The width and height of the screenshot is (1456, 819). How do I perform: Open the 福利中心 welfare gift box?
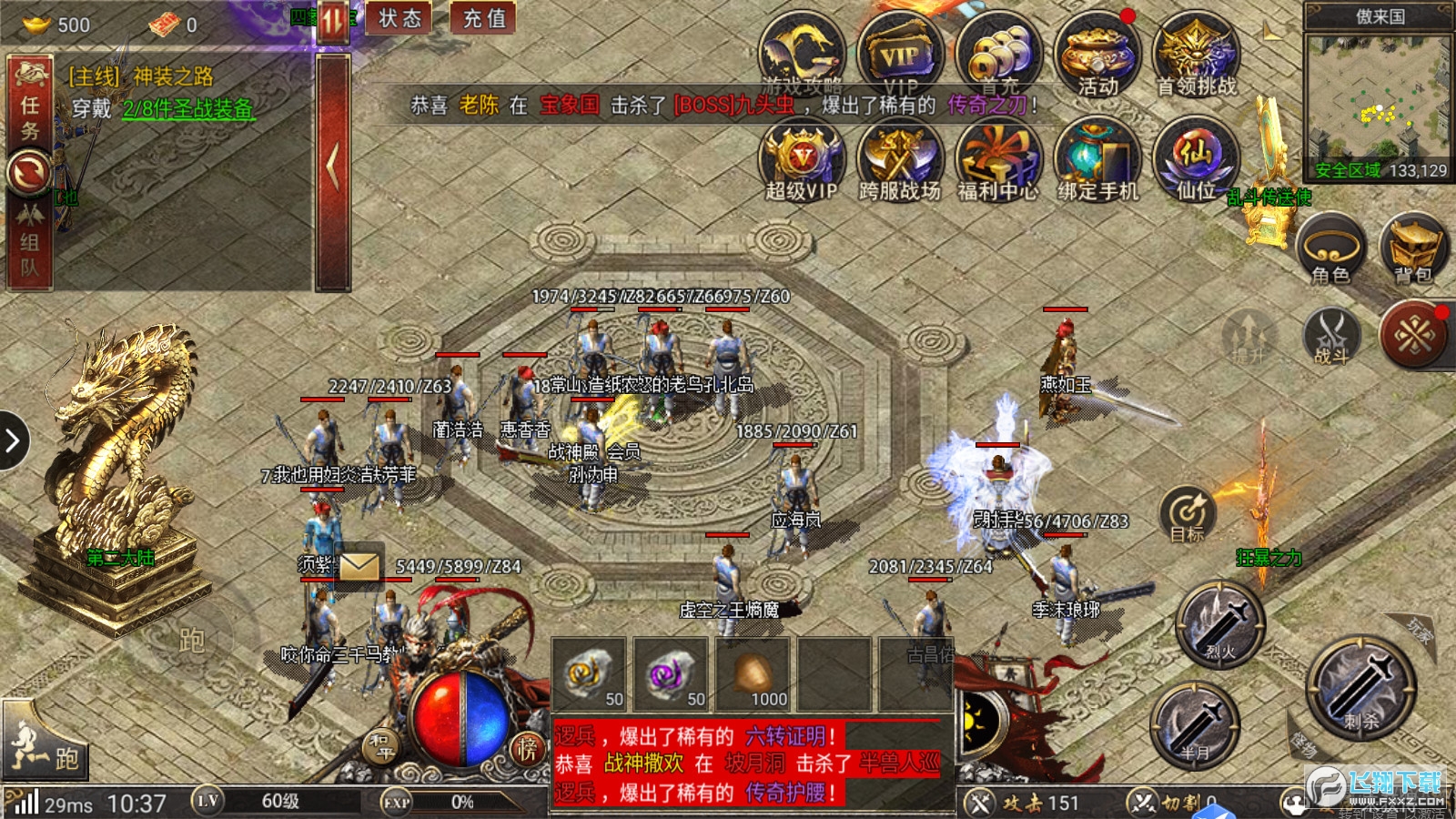pos(998,159)
